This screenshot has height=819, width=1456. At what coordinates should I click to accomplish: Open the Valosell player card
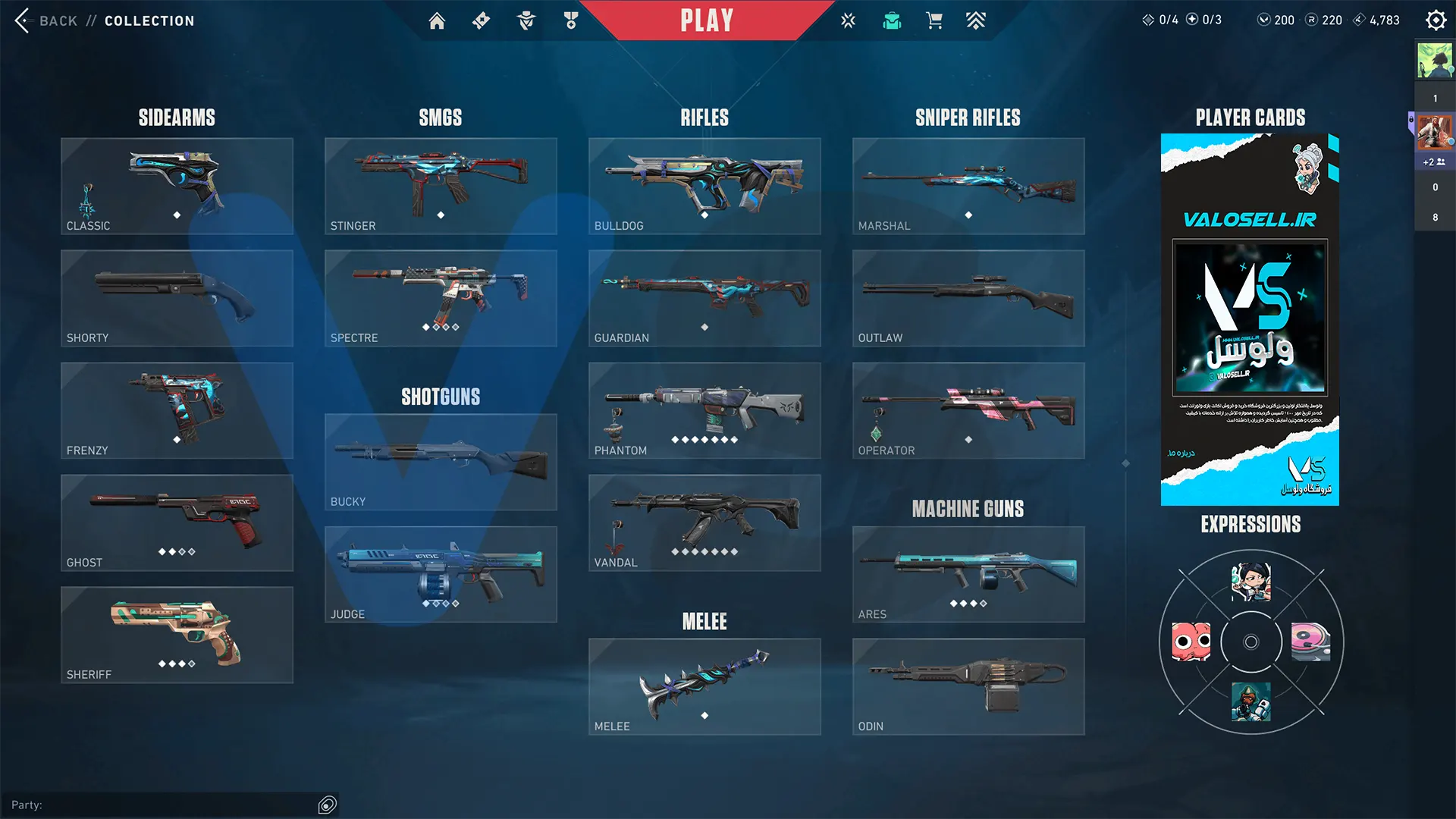pos(1250,319)
